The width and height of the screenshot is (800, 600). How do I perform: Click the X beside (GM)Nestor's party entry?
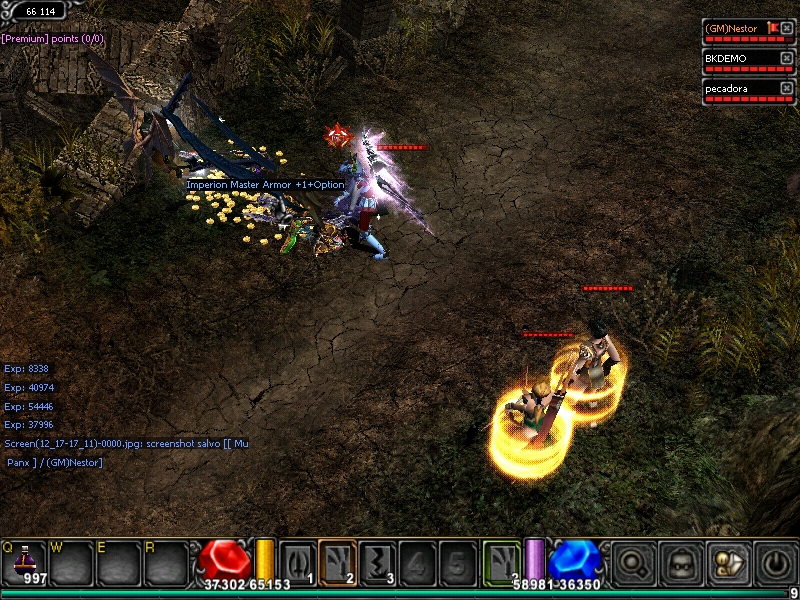[787, 29]
